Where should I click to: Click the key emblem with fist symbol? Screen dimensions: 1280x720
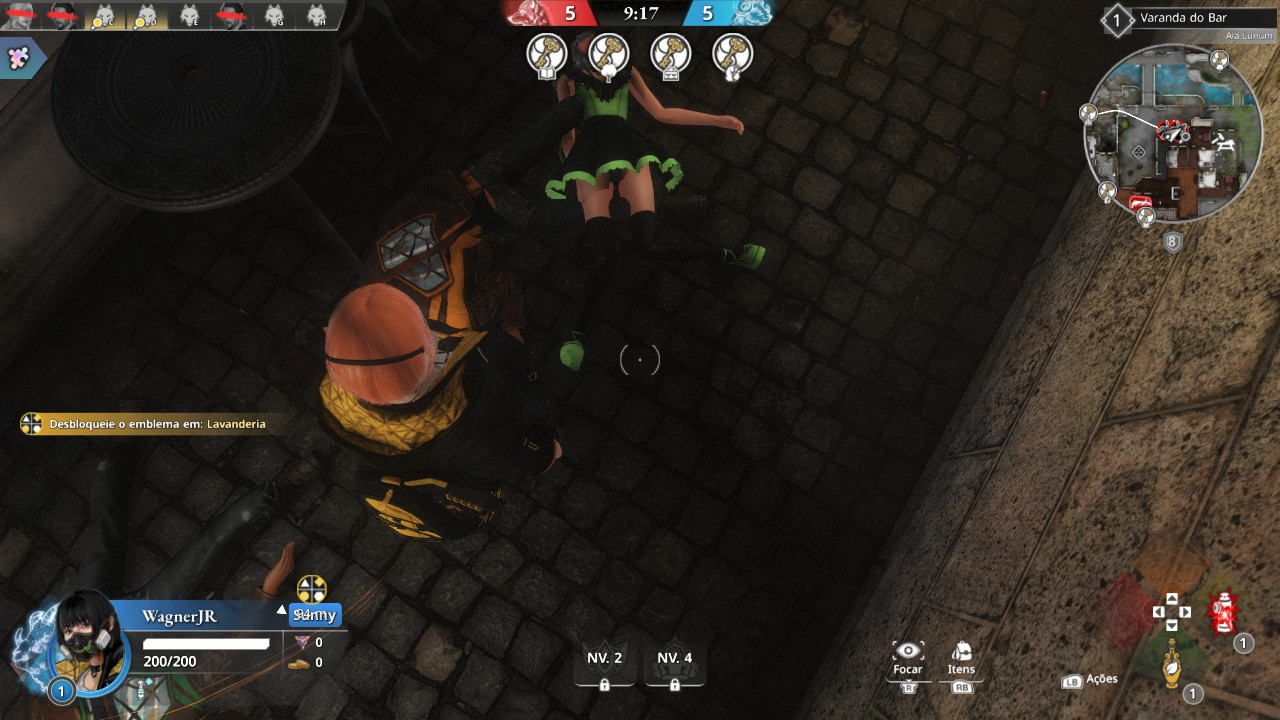point(733,54)
